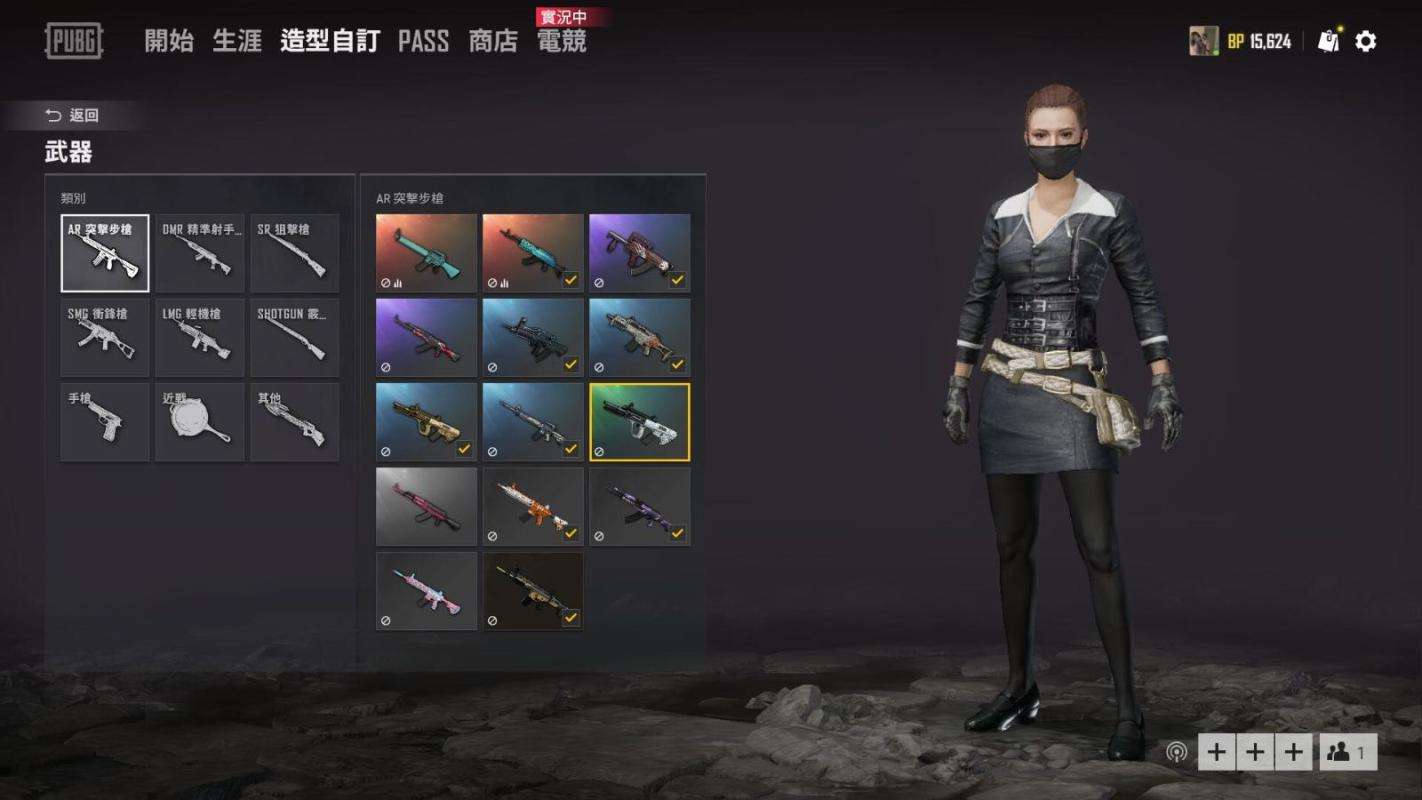The height and width of the screenshot is (800, 1422).
Task: Pick the pink and white rifle skin
Action: (427, 590)
